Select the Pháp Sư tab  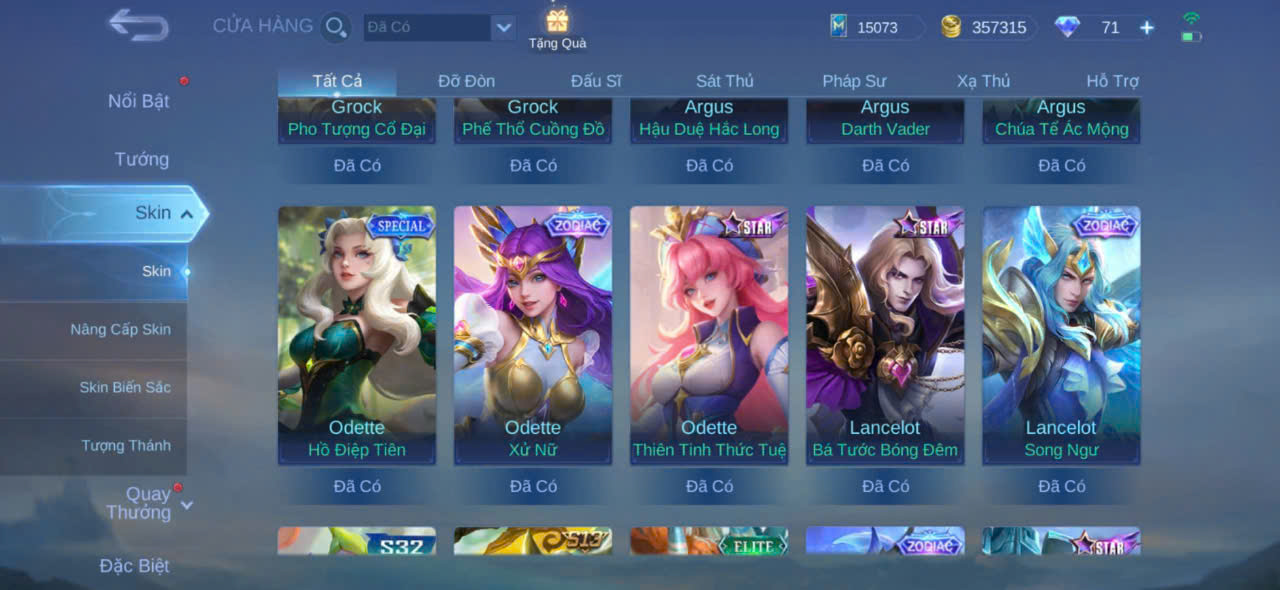854,81
